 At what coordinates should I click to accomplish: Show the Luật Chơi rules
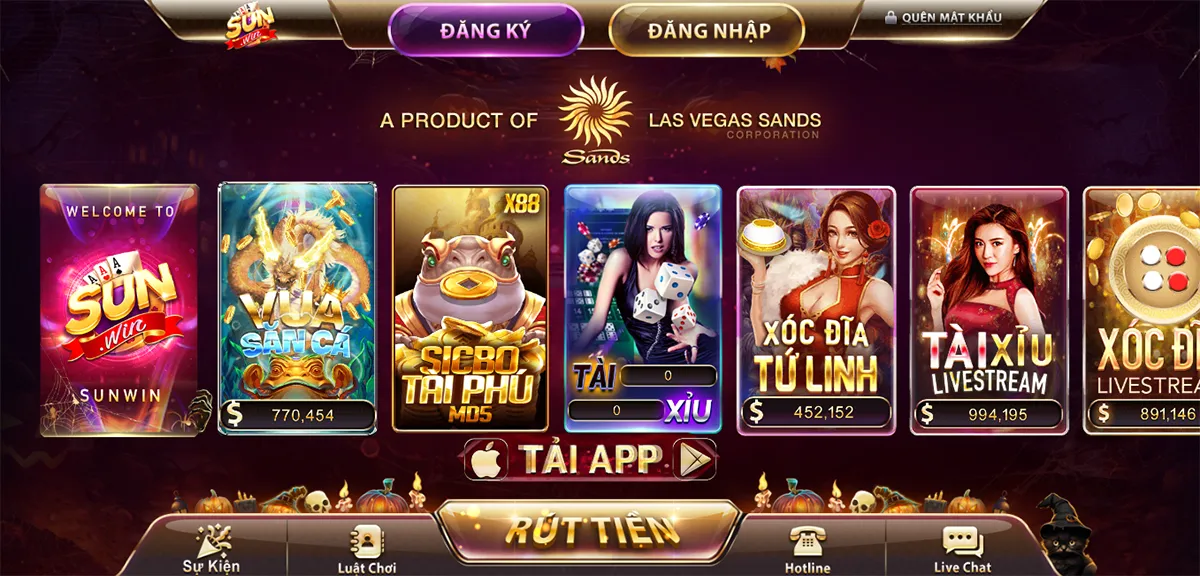(368, 549)
